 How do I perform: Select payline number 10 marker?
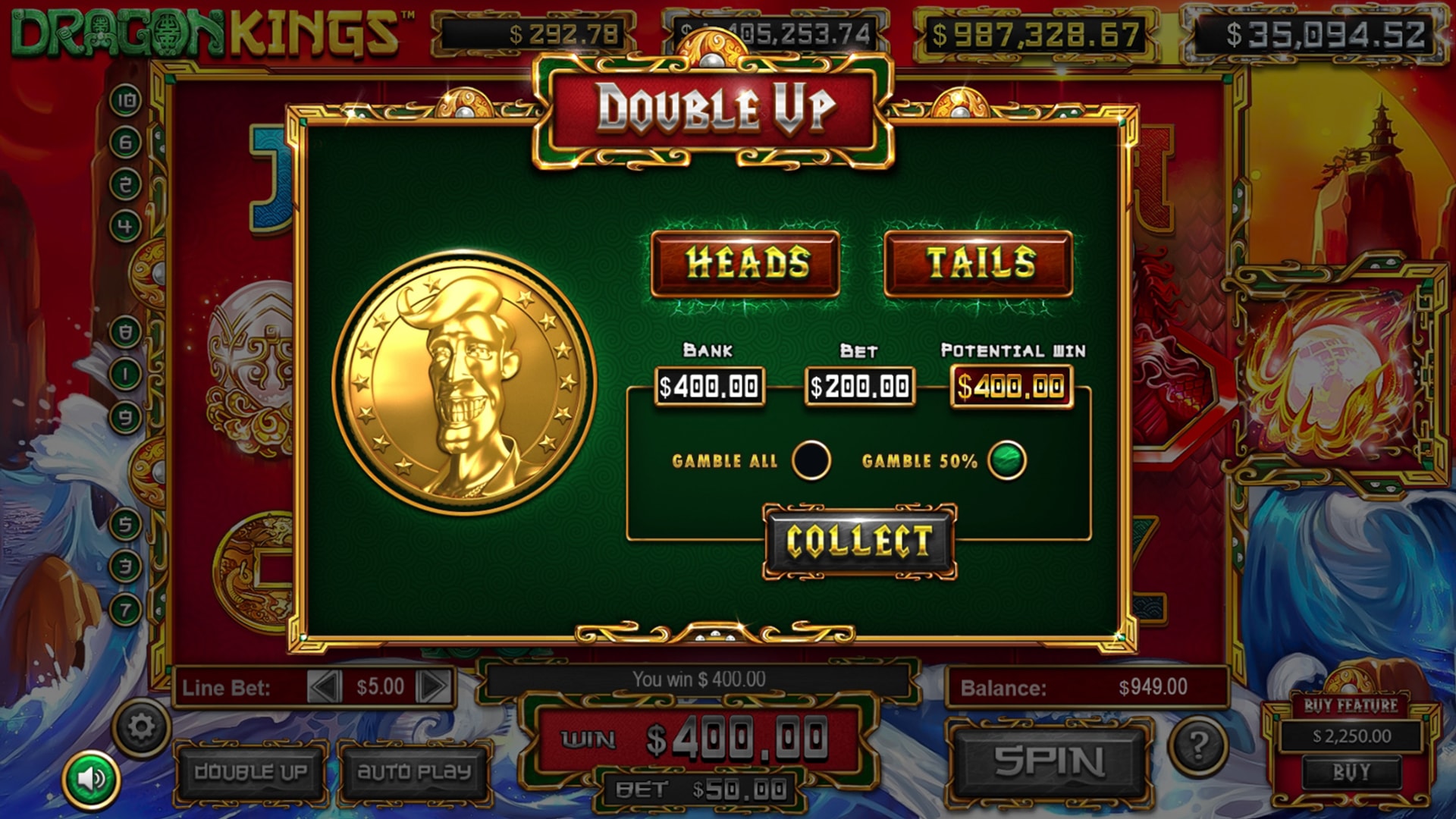(x=126, y=100)
